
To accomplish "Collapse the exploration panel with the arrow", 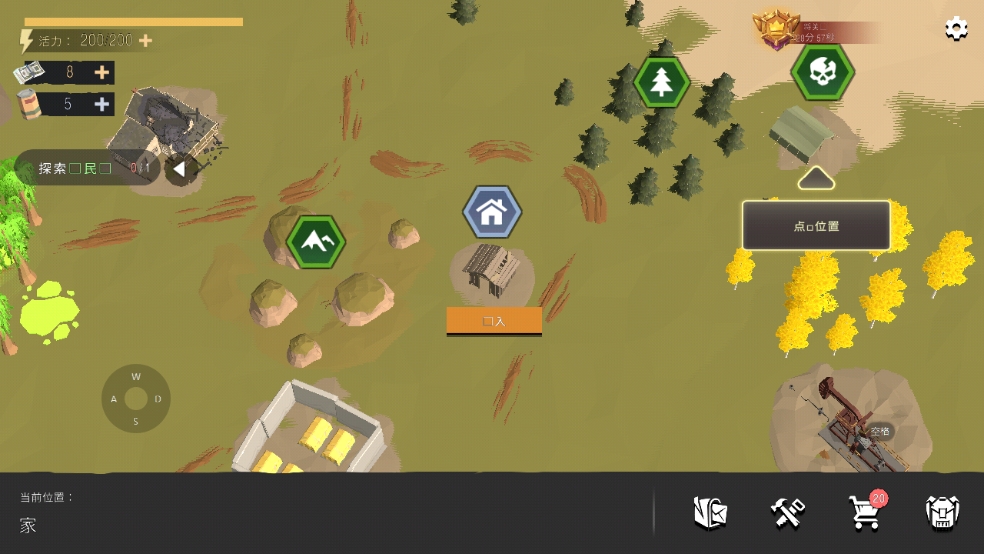I will click(x=178, y=169).
